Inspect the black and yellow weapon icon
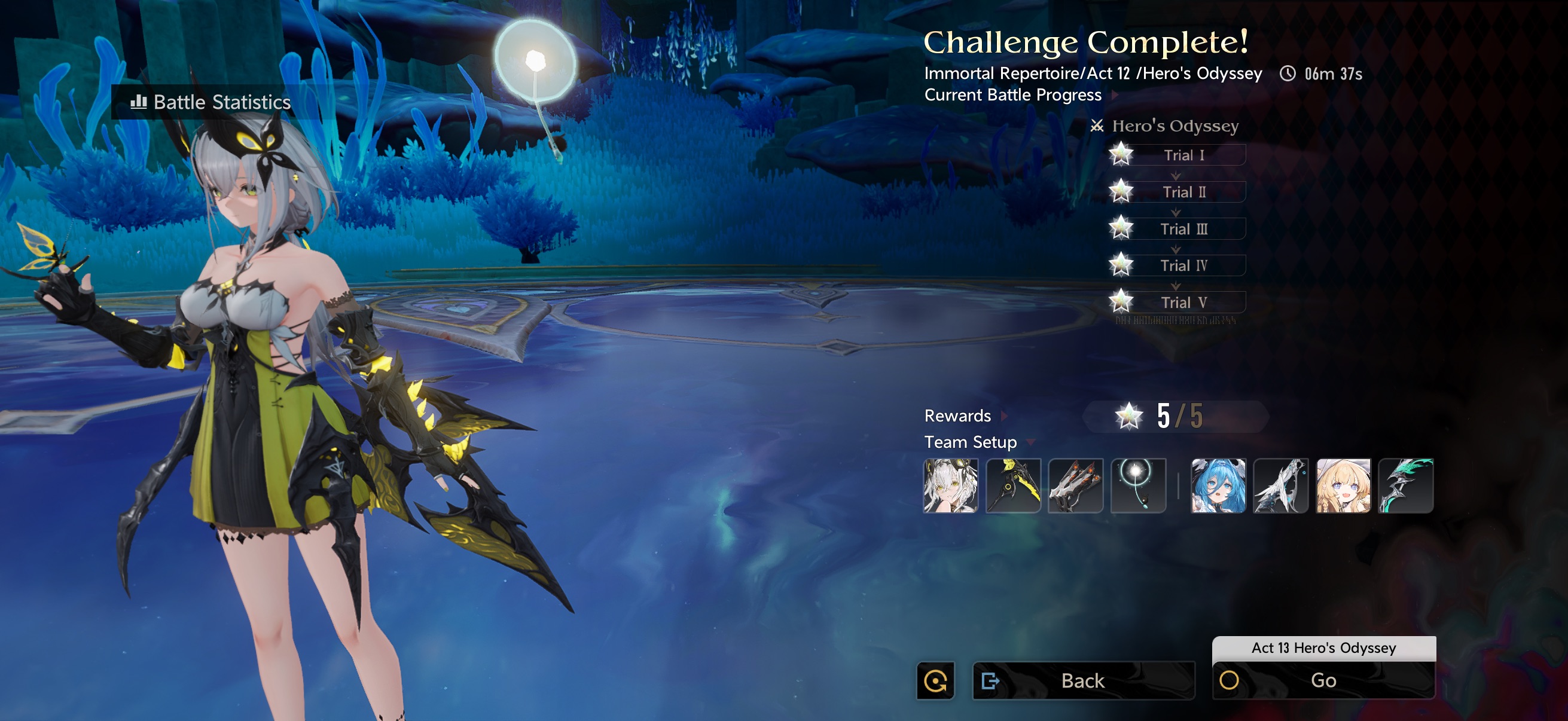 tap(1013, 485)
